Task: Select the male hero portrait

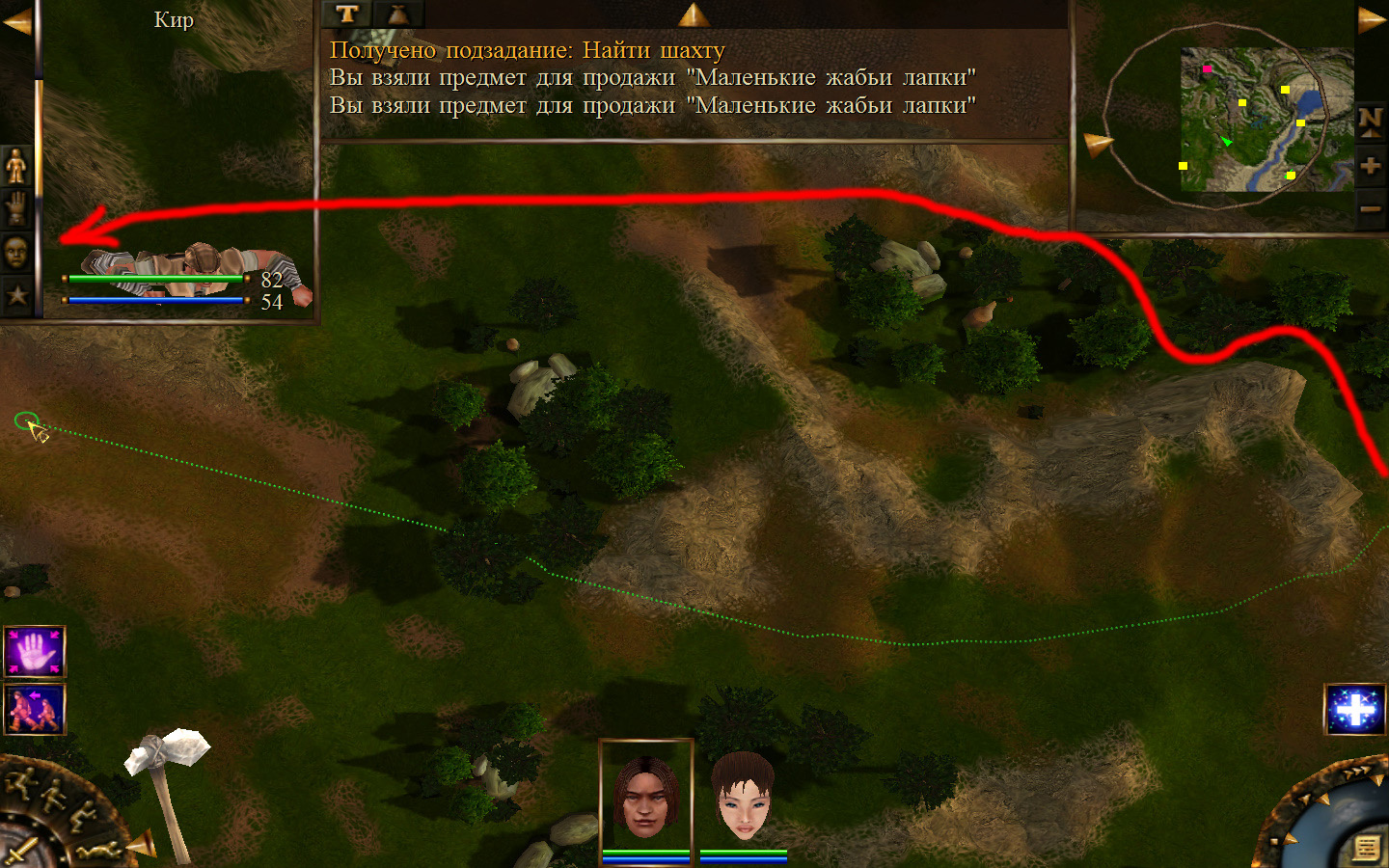Action: point(645,797)
